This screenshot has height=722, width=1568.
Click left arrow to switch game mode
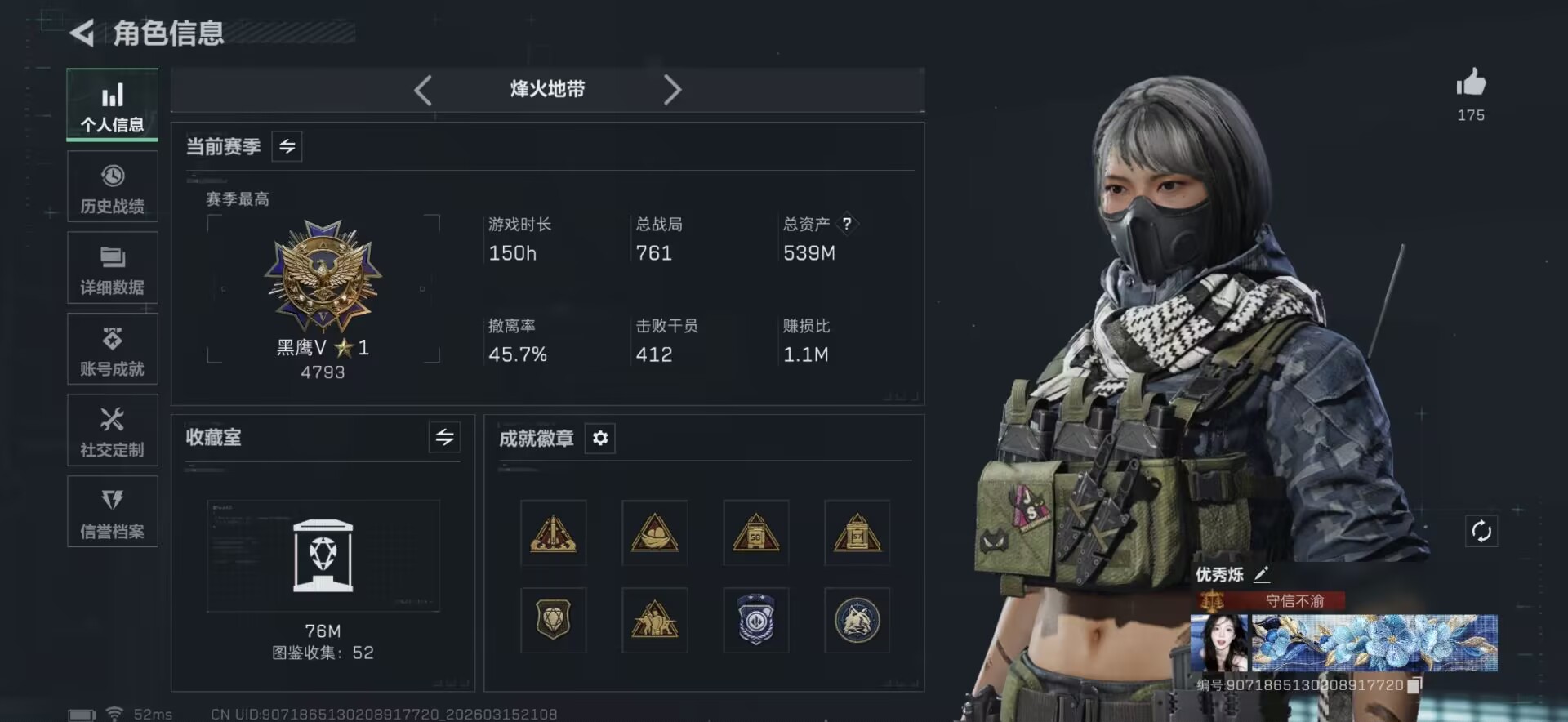coord(423,90)
